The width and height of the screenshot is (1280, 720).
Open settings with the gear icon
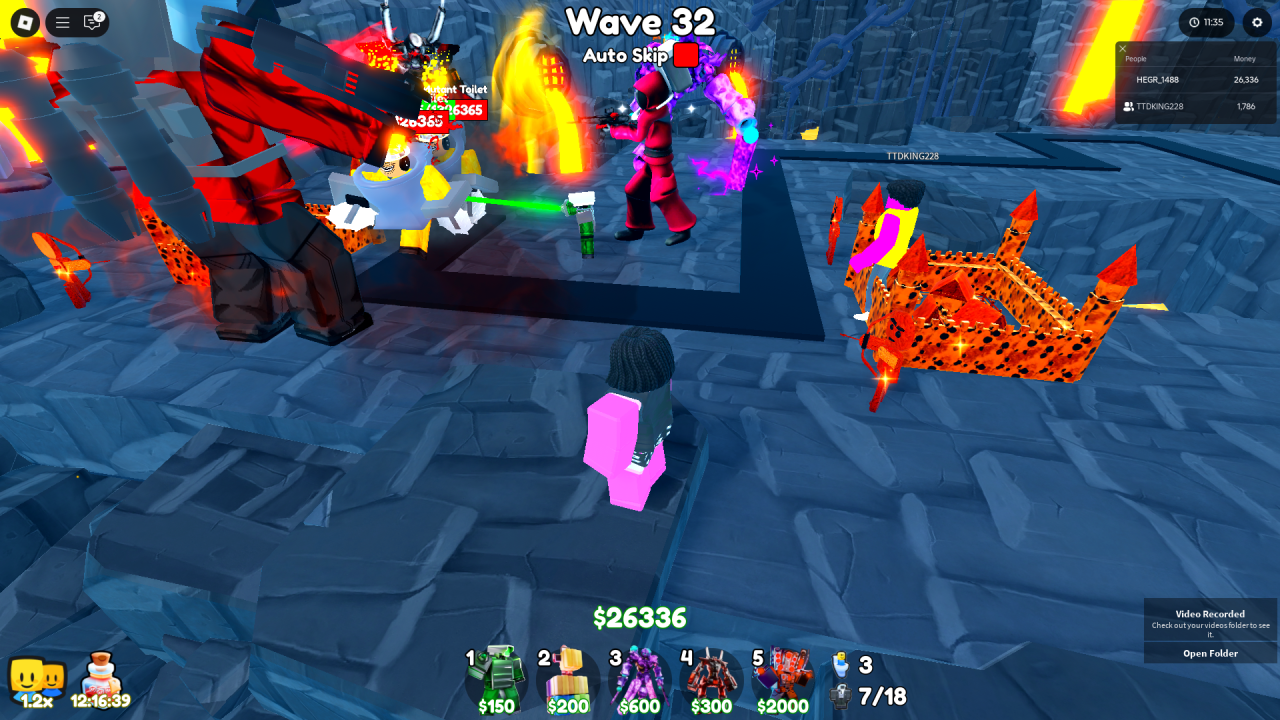1257,22
